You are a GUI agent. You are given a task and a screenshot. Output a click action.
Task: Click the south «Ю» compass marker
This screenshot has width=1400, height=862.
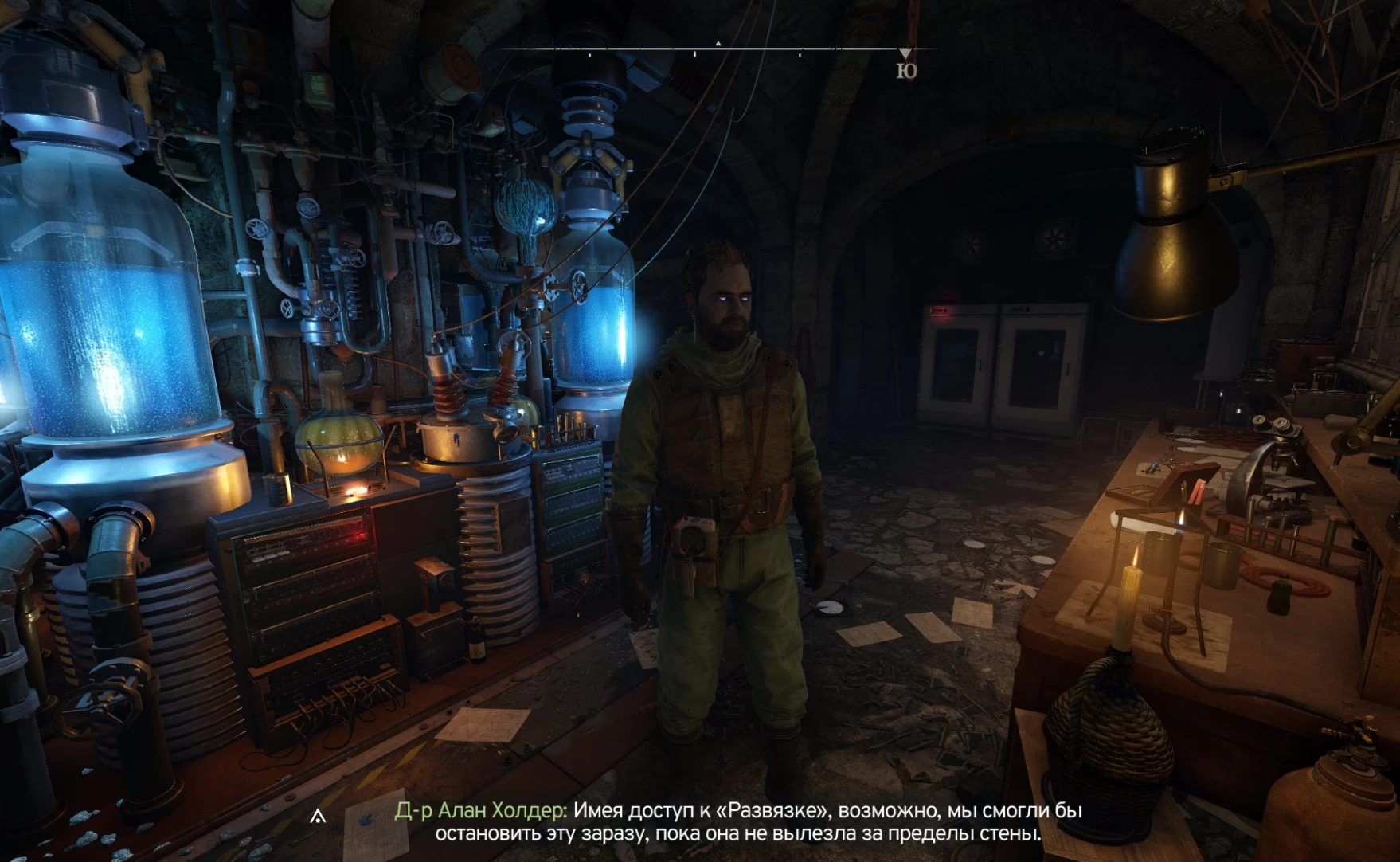tap(906, 70)
